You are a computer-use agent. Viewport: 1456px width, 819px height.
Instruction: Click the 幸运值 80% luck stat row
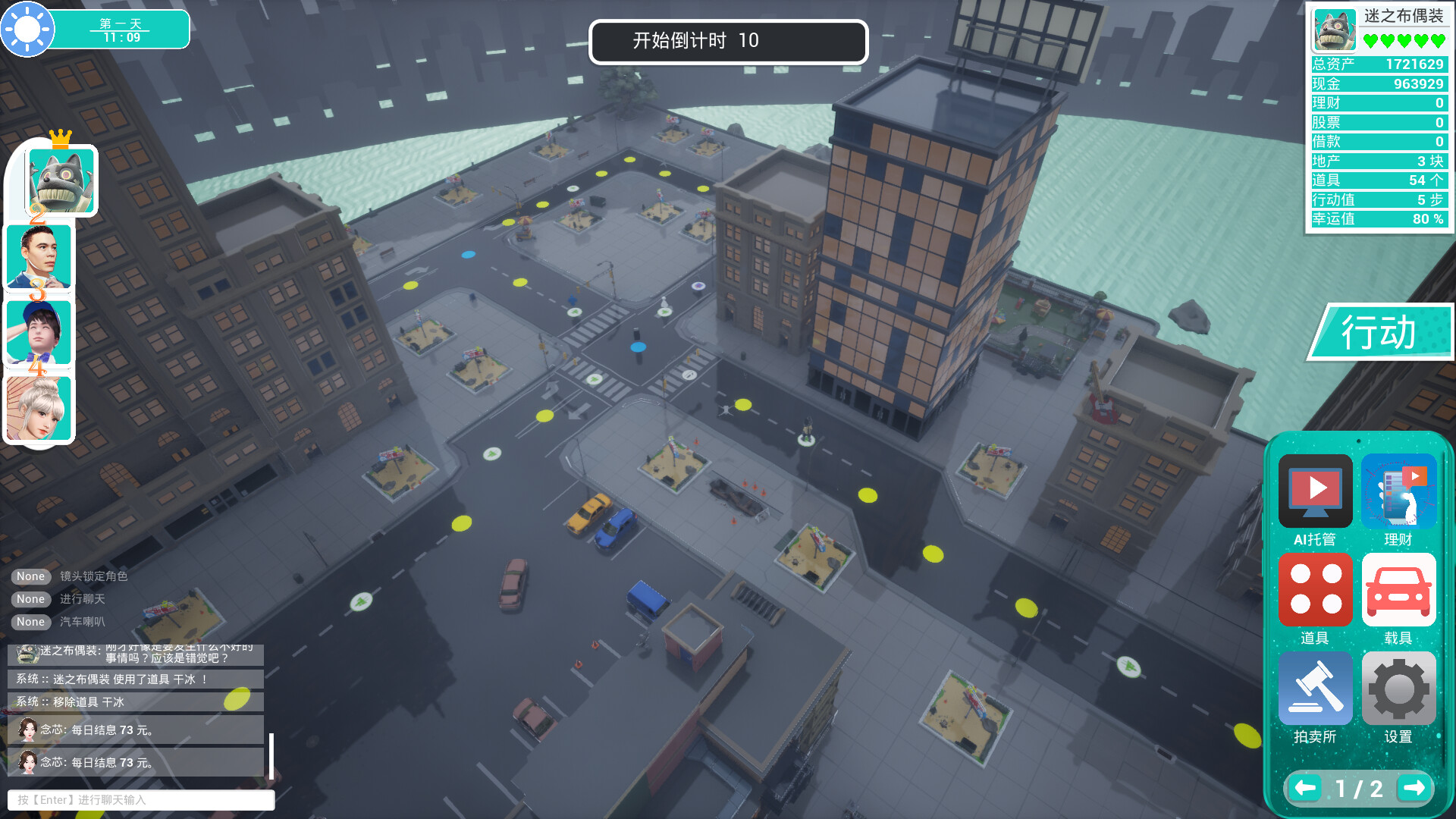(1379, 219)
